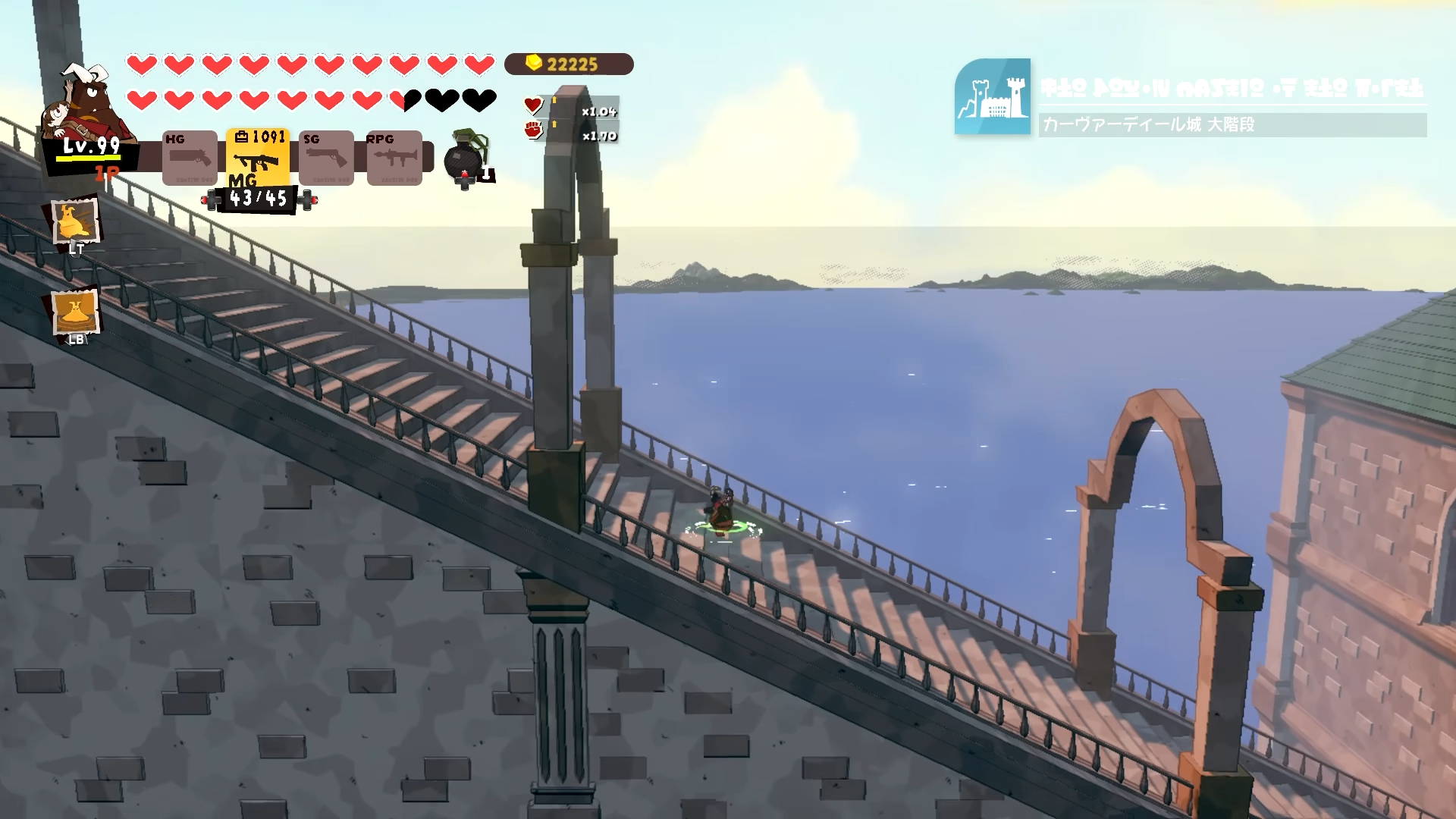Activate the LT slime skill icon
The image size is (1456, 819).
[75, 222]
